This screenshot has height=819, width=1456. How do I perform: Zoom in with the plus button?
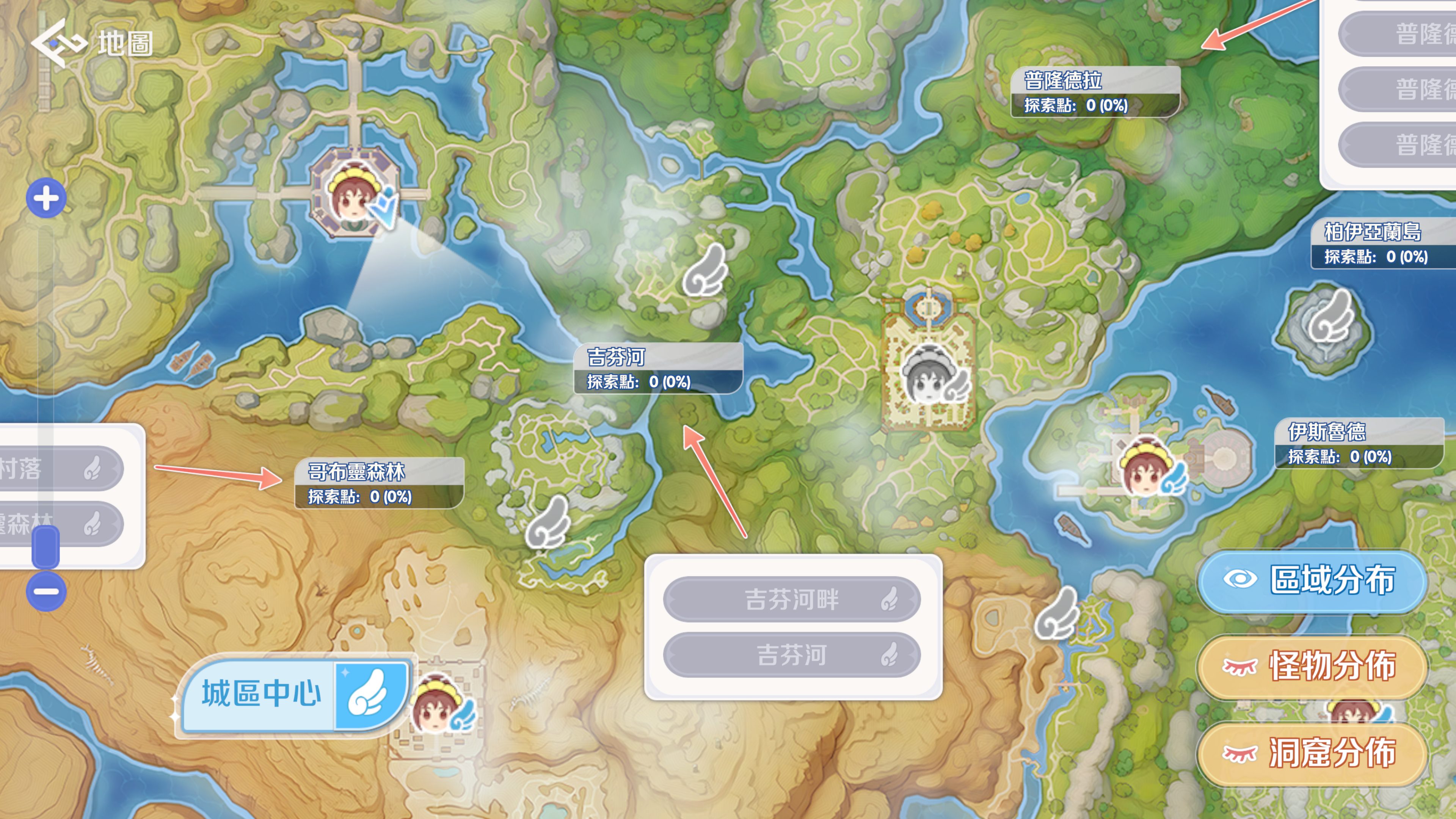[x=46, y=198]
